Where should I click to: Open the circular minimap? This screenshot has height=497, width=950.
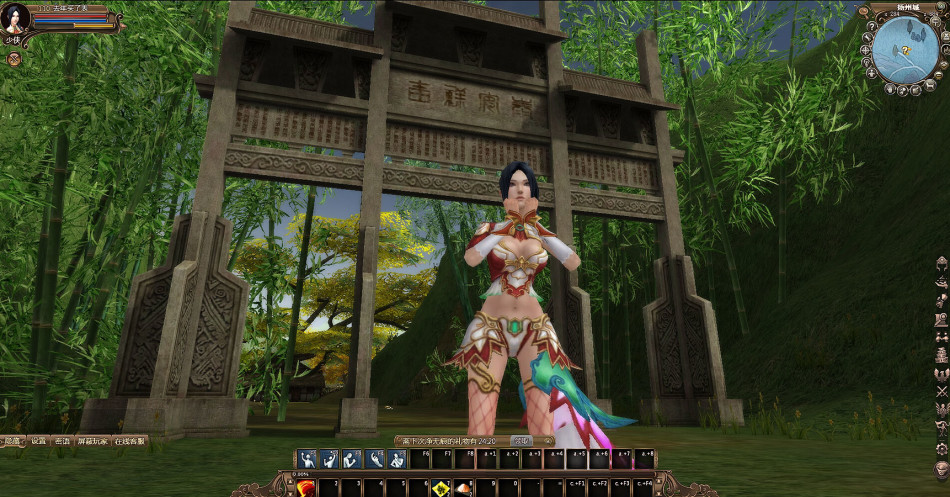point(904,50)
